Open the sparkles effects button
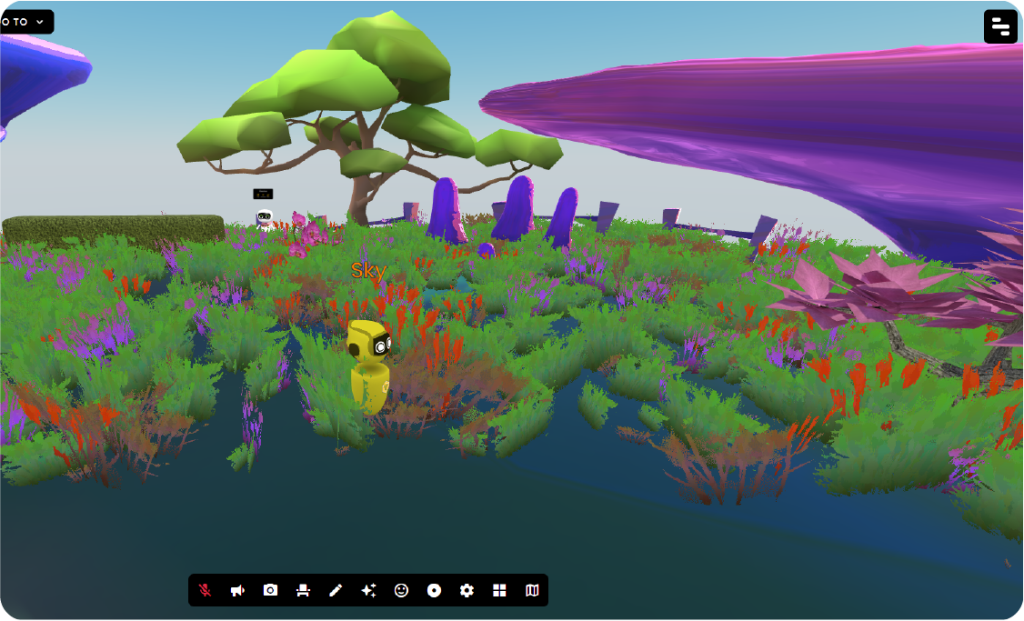 pos(368,590)
